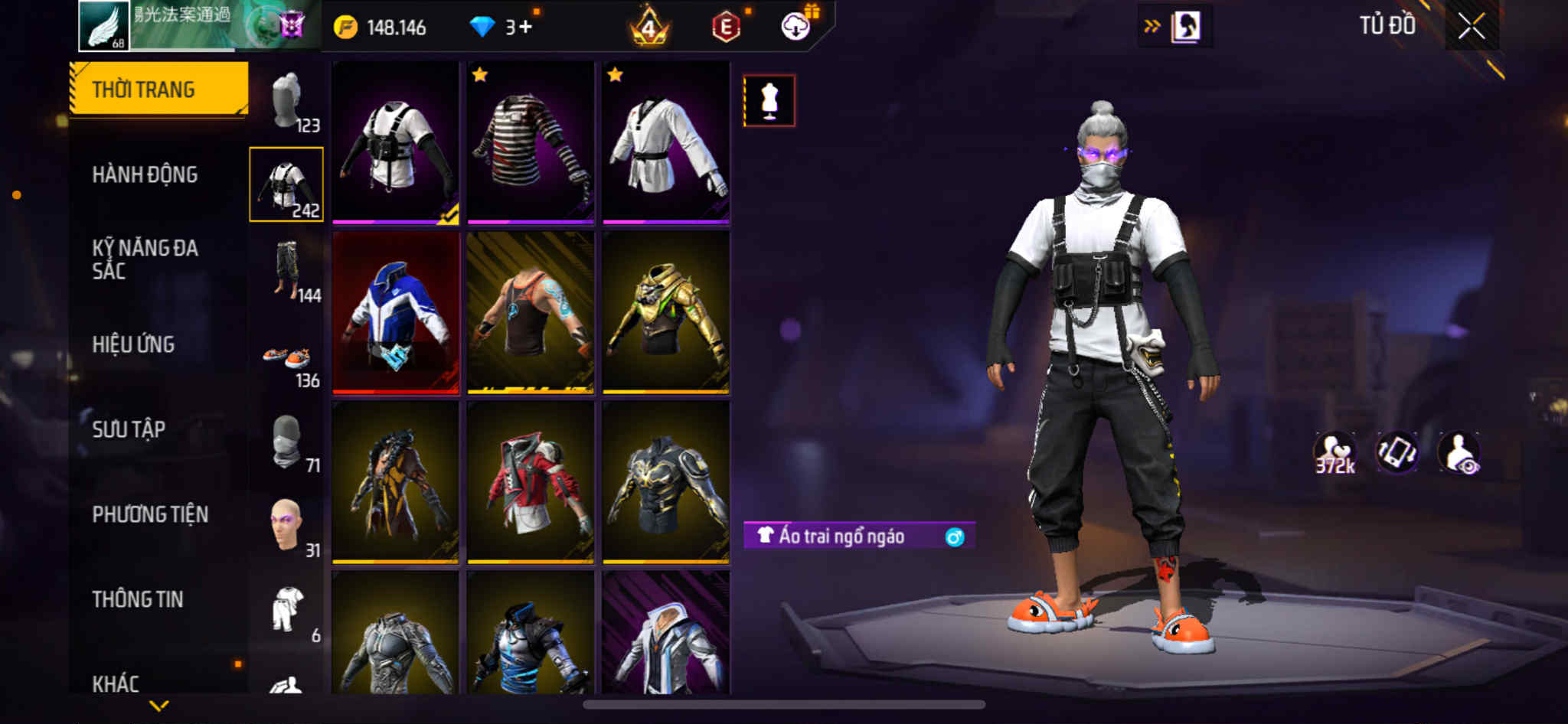
Task: Open the shoes category showing 136
Action: click(x=287, y=358)
